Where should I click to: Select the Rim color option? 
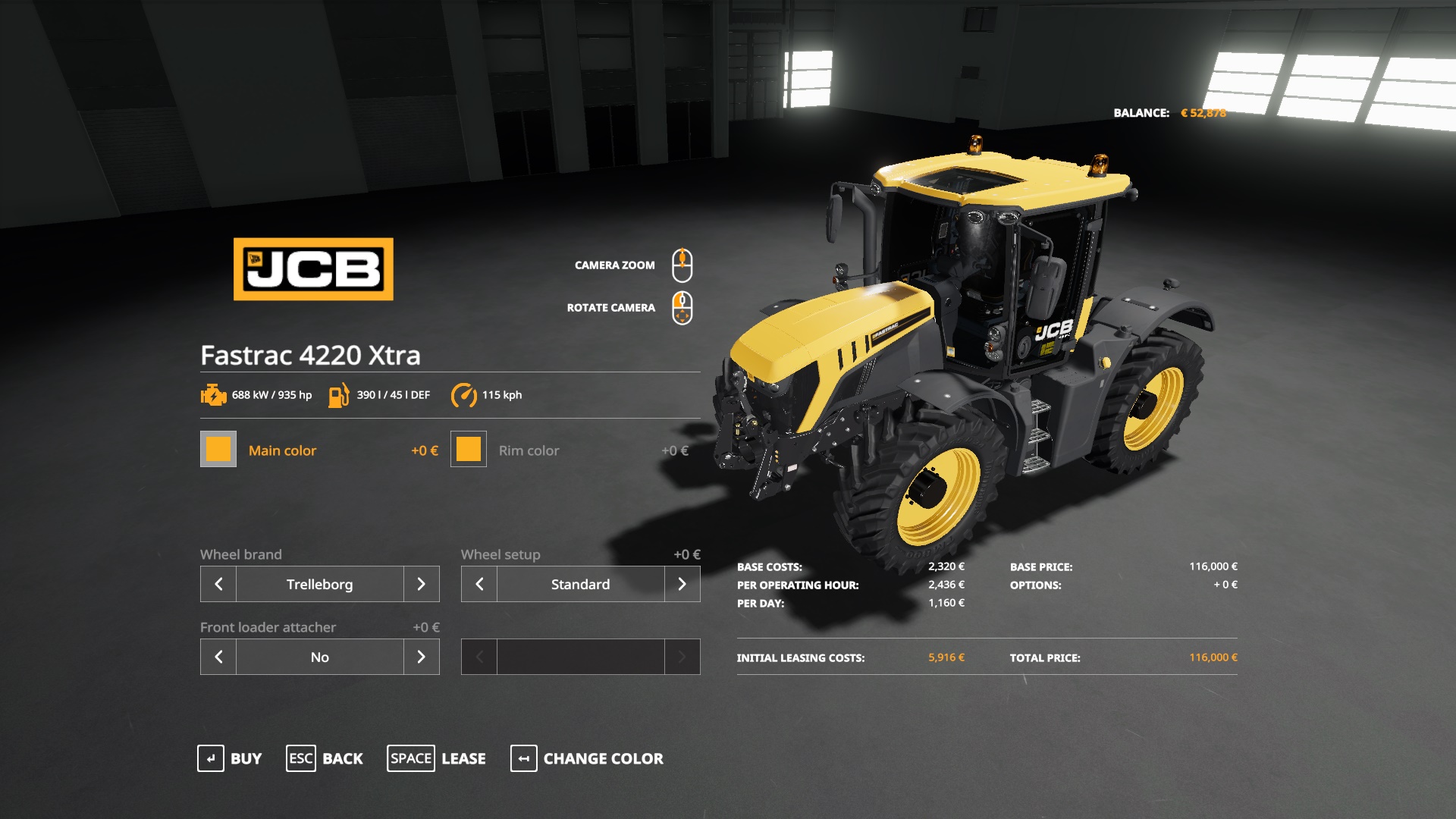click(529, 450)
